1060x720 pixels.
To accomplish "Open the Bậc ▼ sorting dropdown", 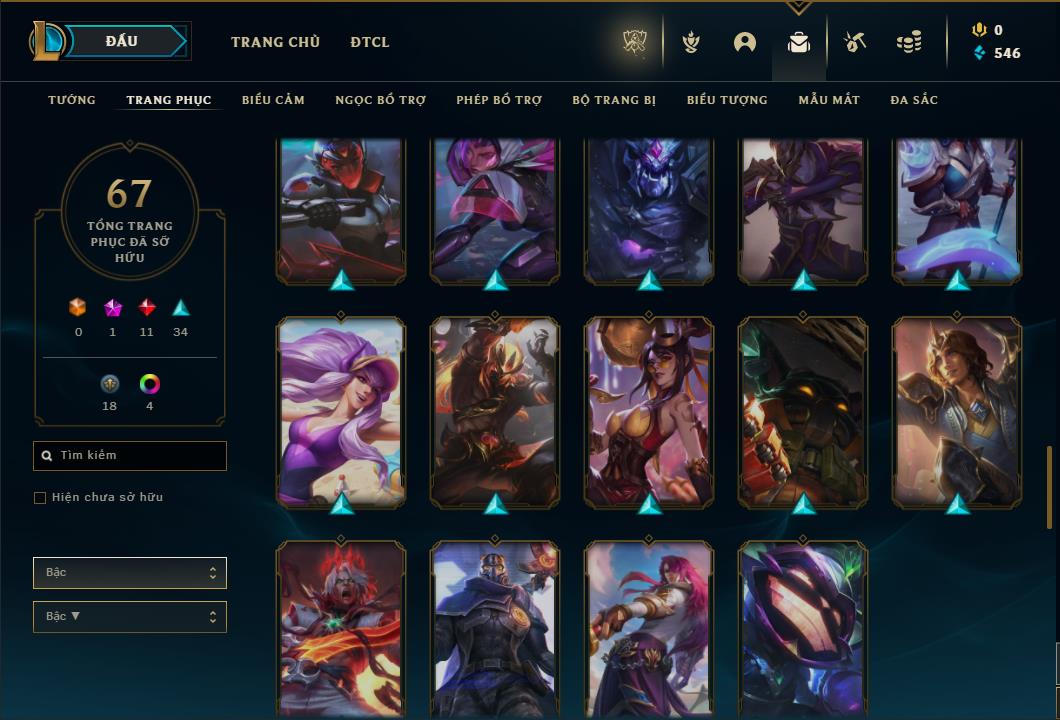I will tap(130, 617).
